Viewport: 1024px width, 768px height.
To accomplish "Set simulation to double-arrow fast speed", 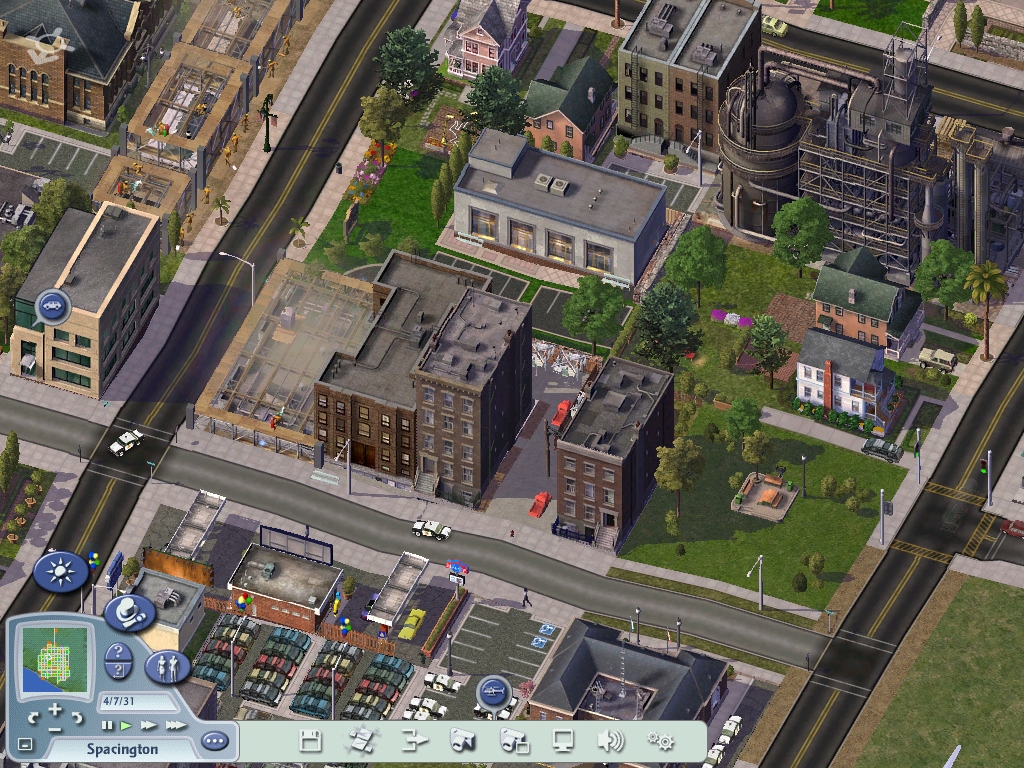I will tap(148, 724).
